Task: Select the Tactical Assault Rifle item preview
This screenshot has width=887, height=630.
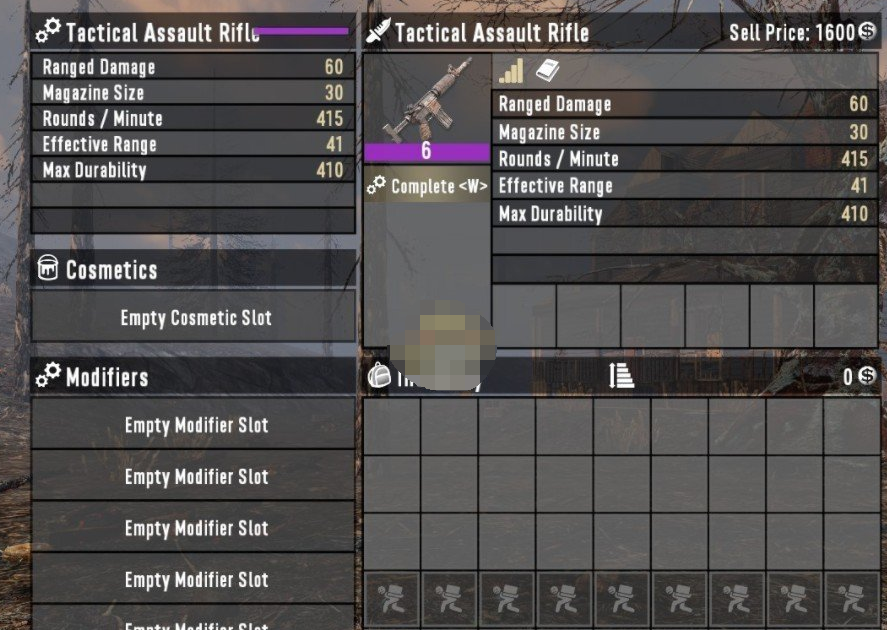Action: tap(427, 100)
